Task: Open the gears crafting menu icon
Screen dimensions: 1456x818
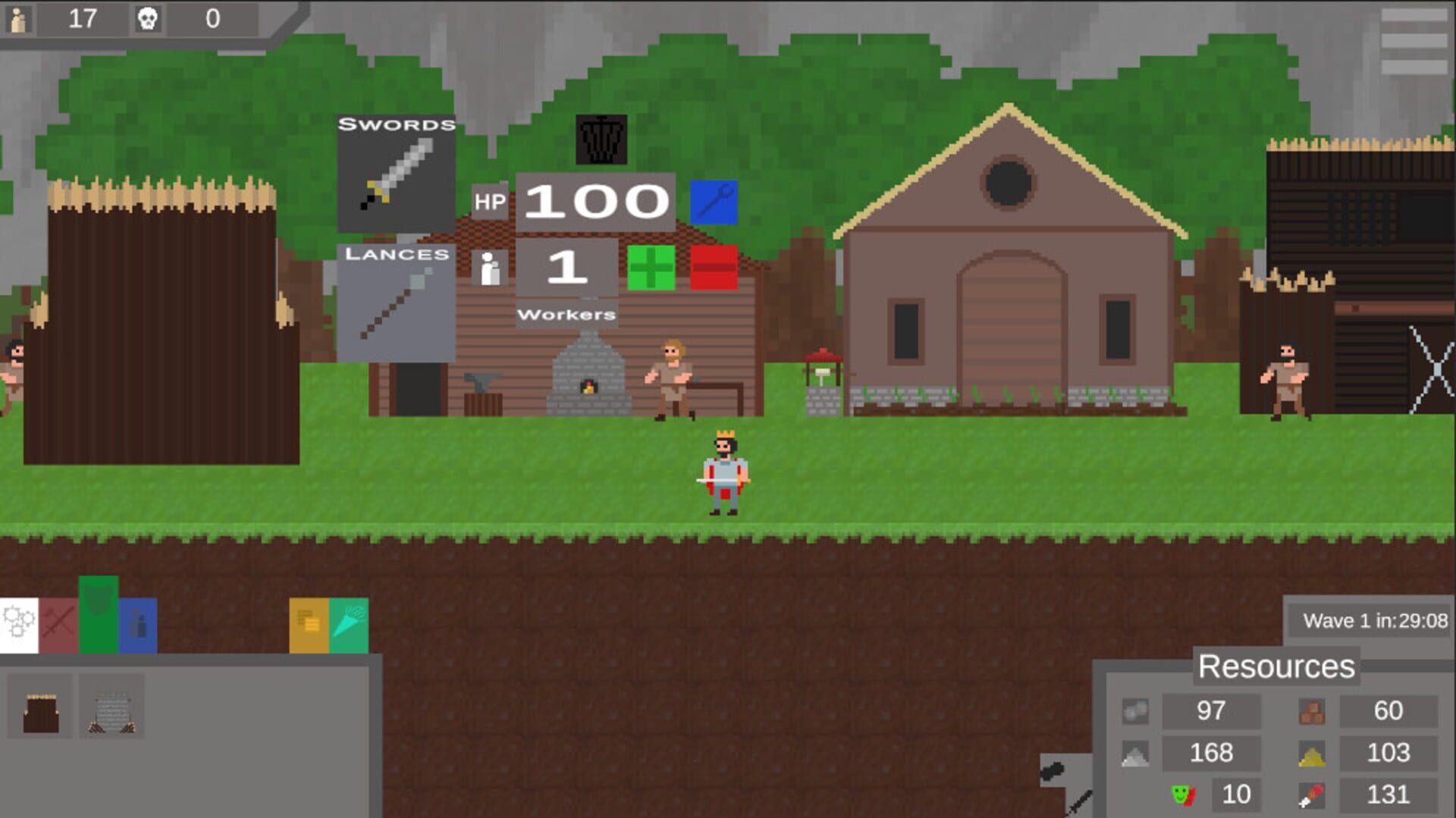Action: click(18, 623)
